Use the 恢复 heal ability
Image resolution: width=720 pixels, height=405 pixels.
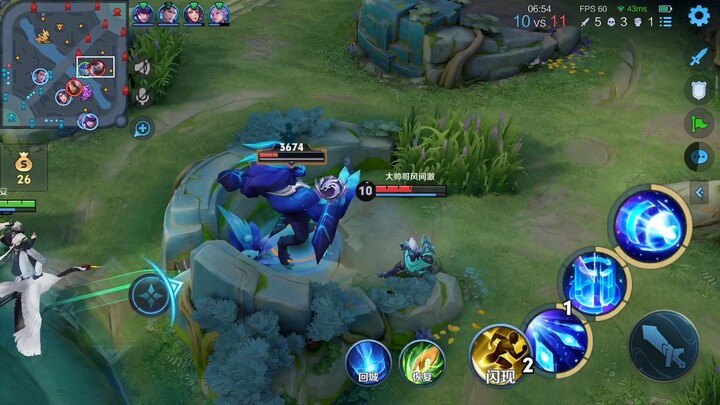click(x=421, y=361)
